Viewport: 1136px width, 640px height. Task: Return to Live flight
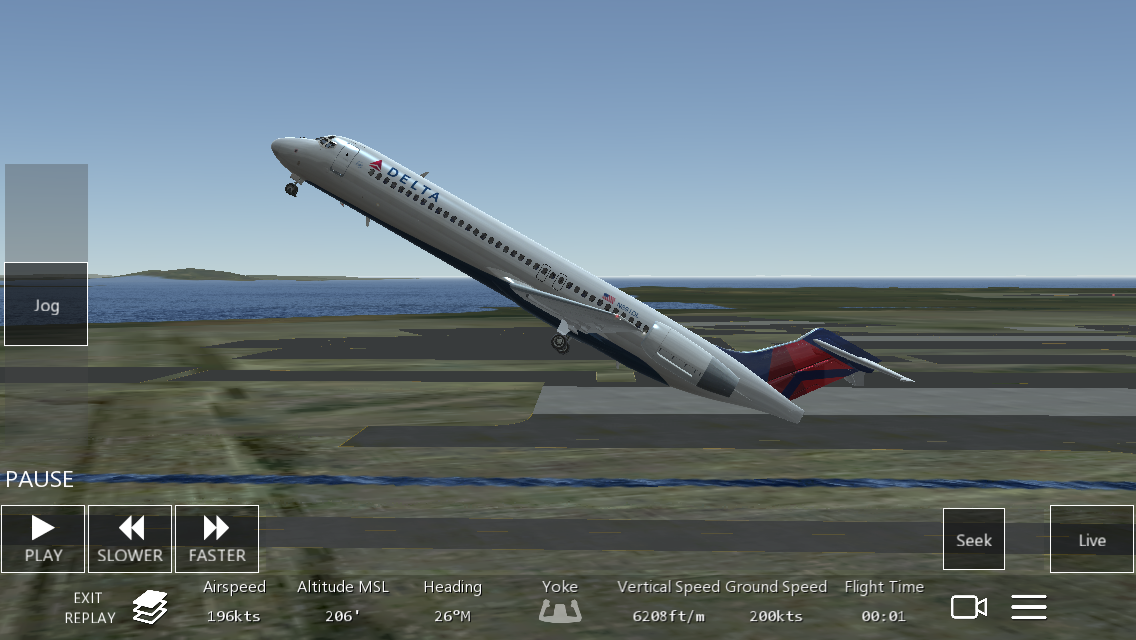[x=1092, y=540]
